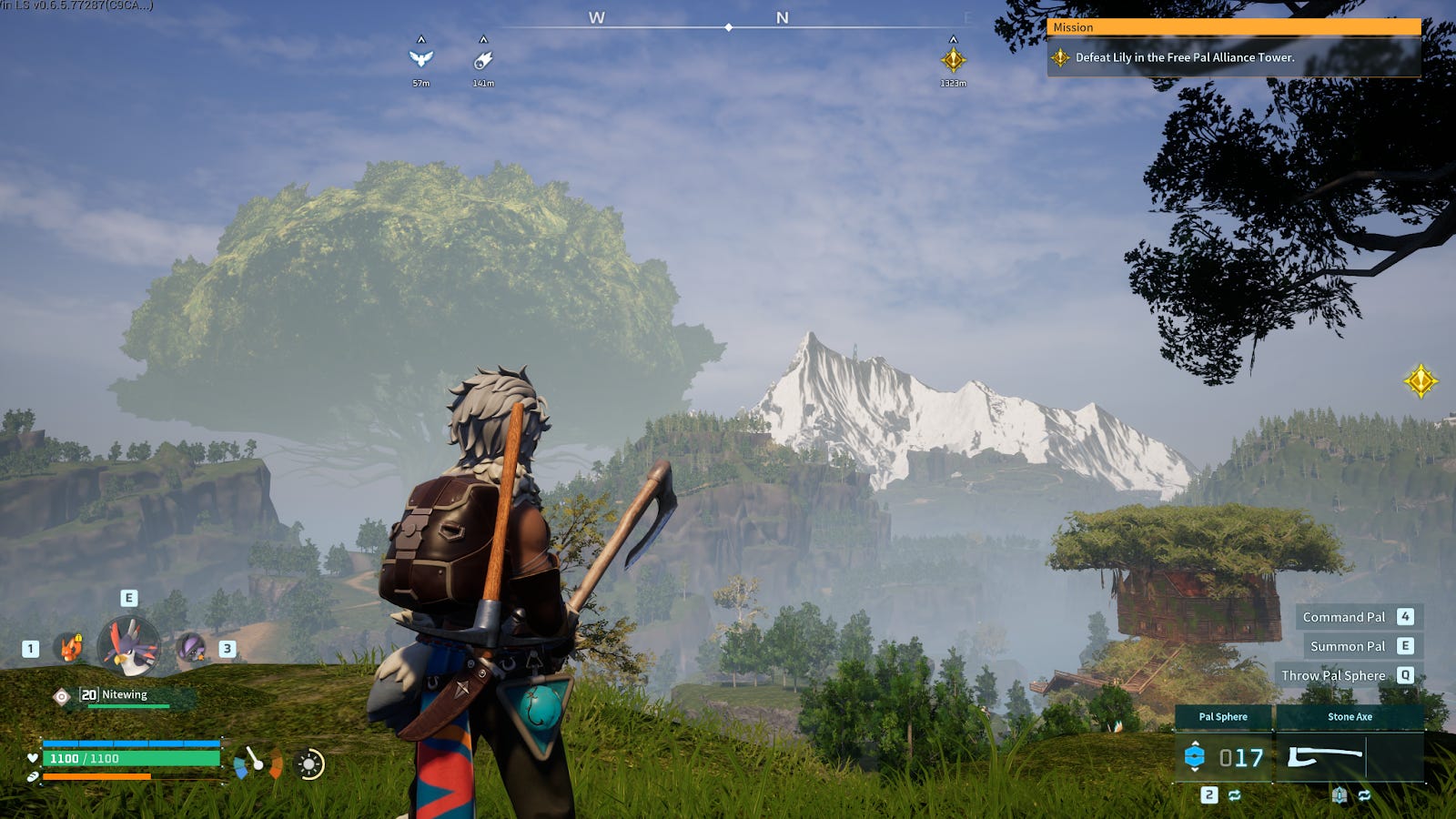Click the winged fast-travel marker on the compass
This screenshot has height=819, width=1456.
point(420,59)
